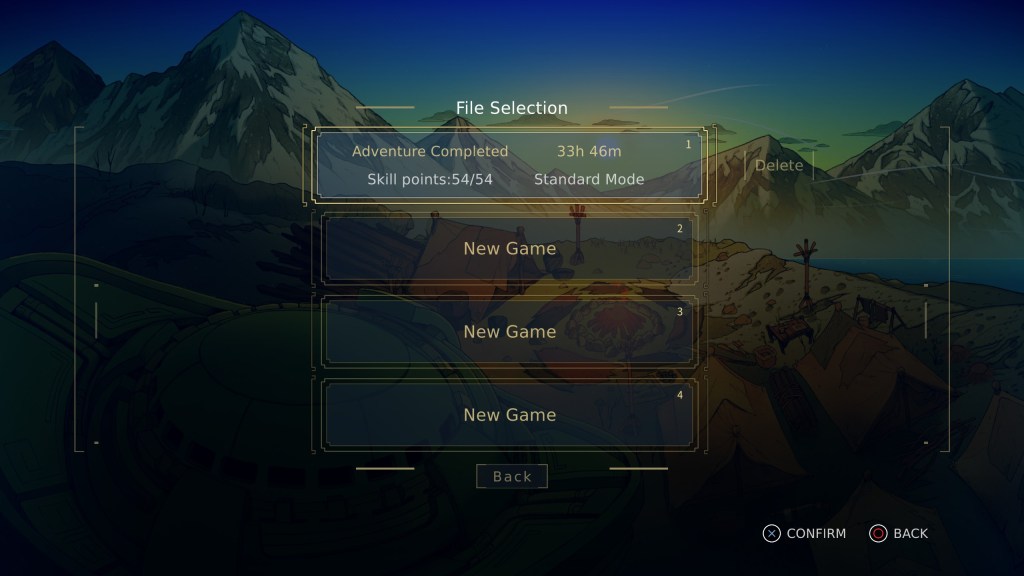Image resolution: width=1024 pixels, height=576 pixels.
Task: Load the Adventure Completed save file
Action: point(509,165)
